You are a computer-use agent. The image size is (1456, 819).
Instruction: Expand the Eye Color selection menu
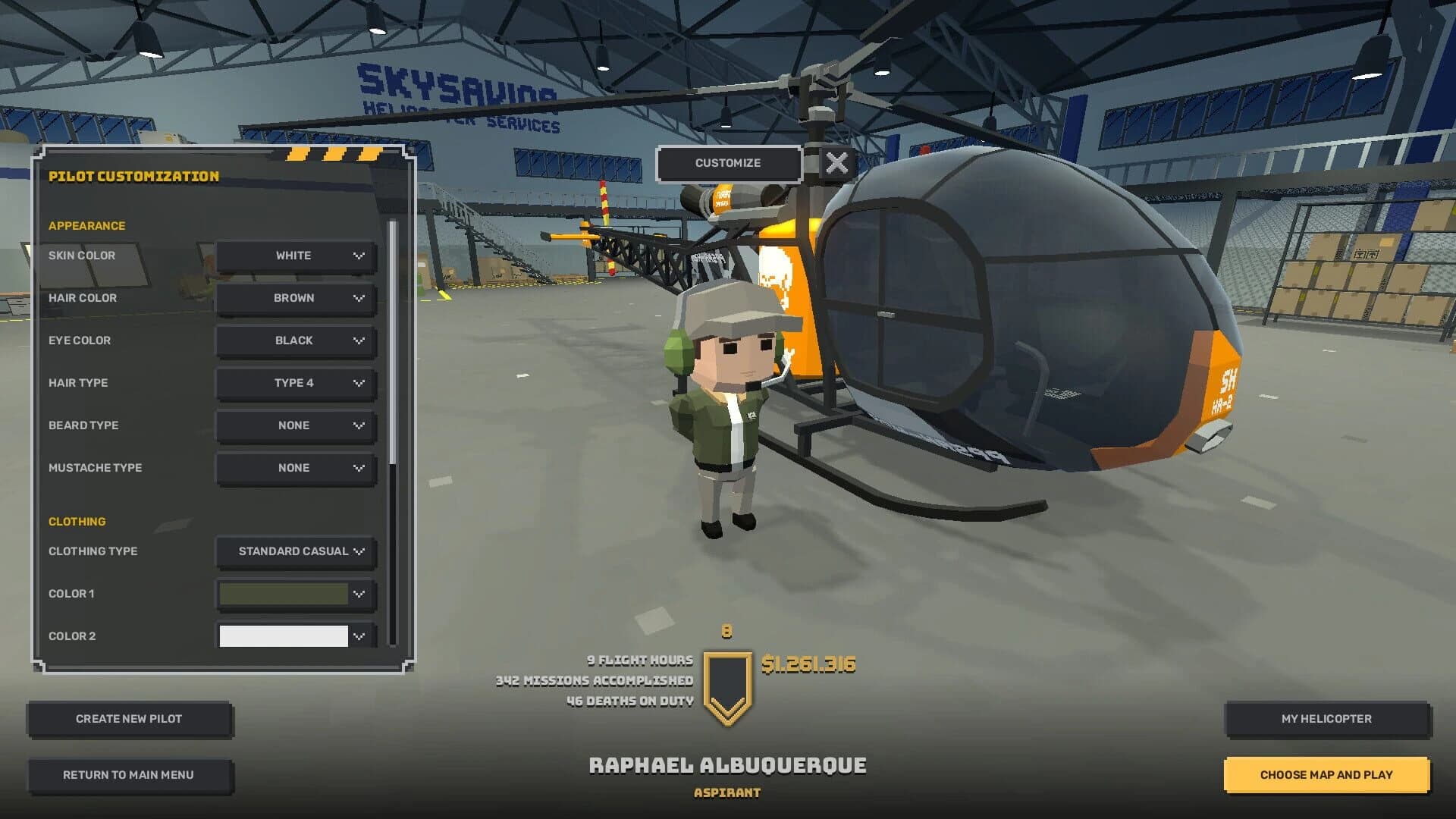click(295, 340)
